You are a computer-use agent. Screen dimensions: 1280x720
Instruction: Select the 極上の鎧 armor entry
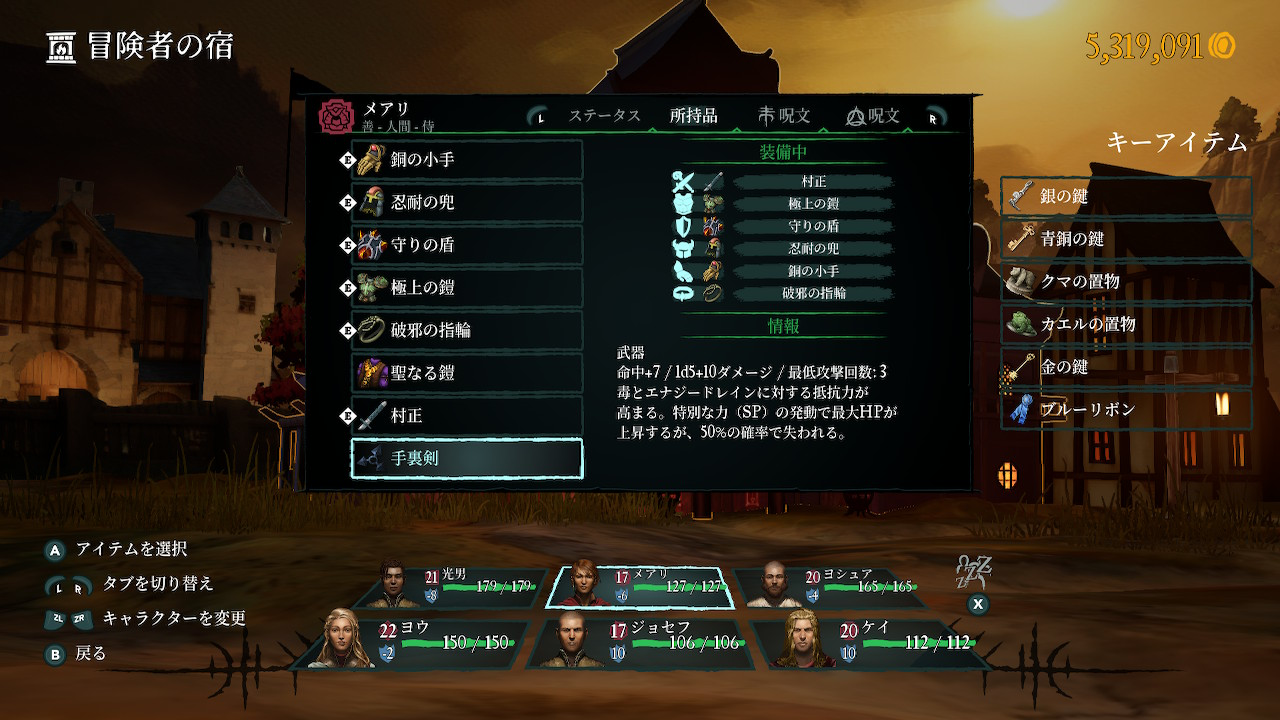point(466,288)
